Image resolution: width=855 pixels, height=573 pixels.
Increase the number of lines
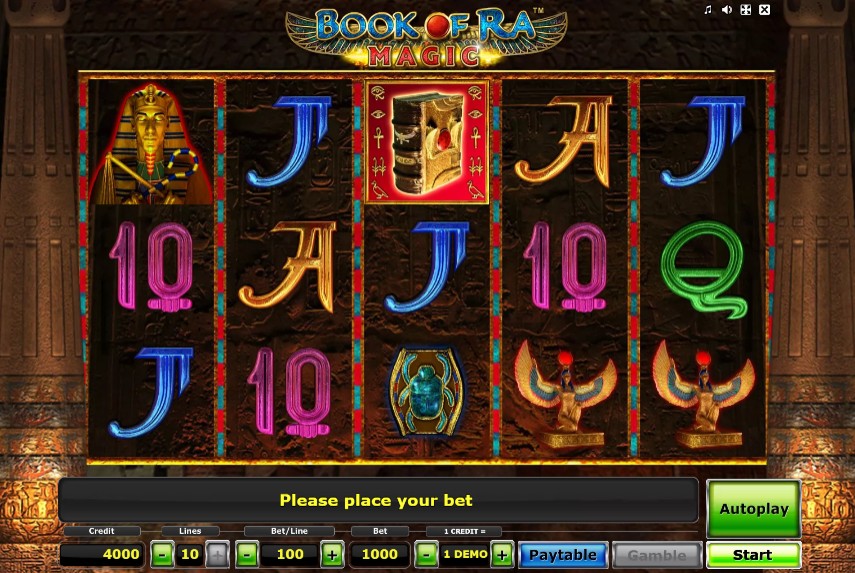217,554
